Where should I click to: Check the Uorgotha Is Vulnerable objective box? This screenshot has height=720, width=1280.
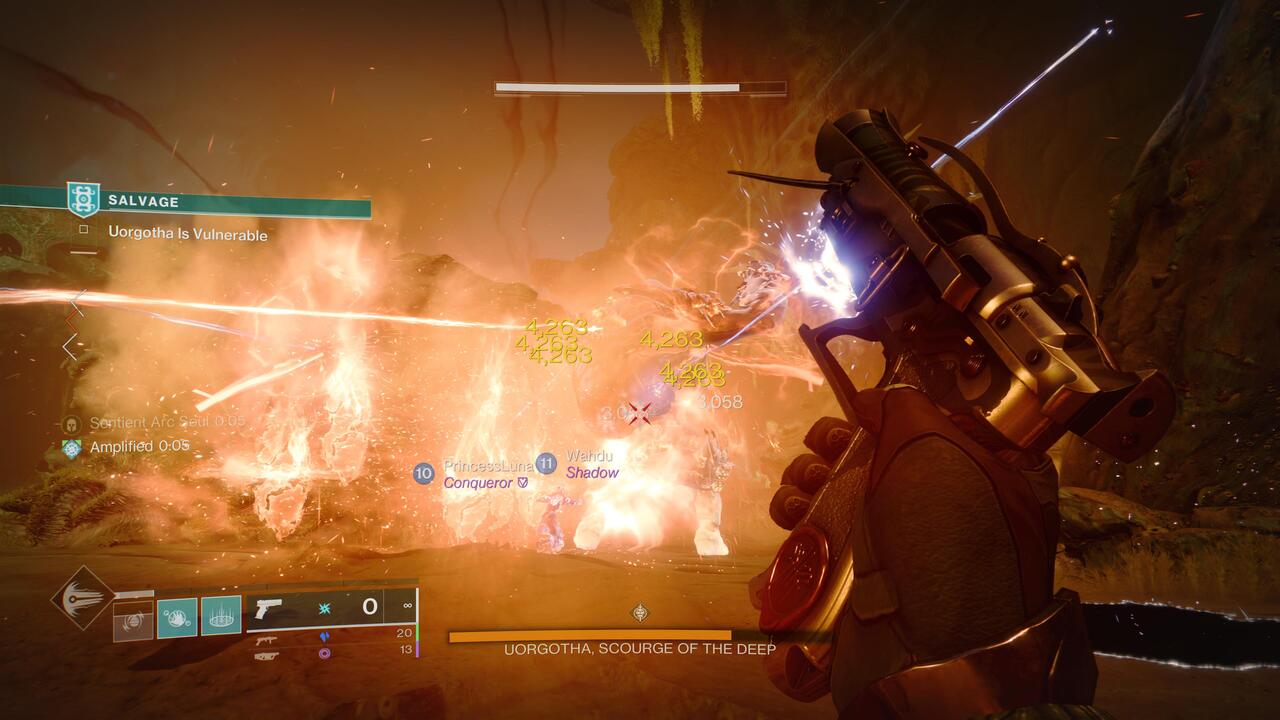pos(85,229)
